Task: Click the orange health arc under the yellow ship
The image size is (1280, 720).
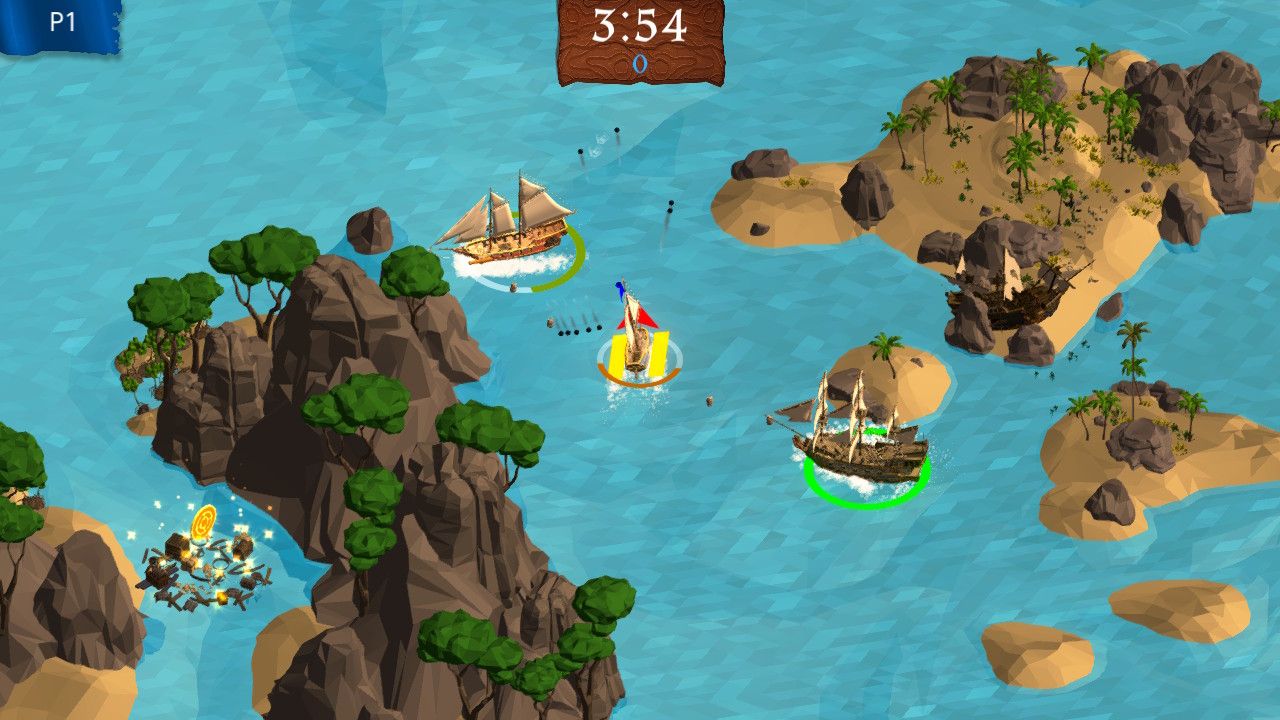Action: coord(635,385)
